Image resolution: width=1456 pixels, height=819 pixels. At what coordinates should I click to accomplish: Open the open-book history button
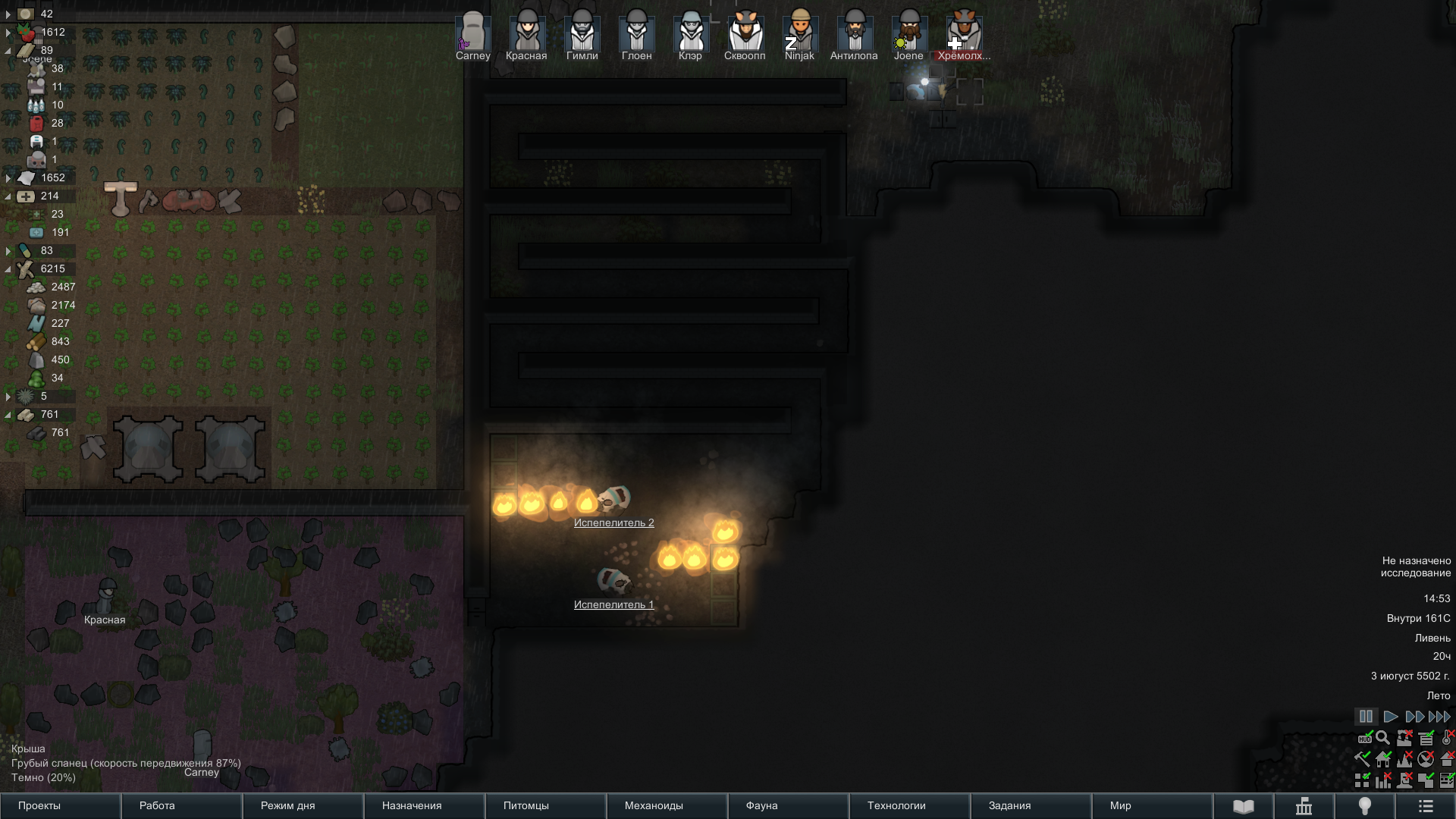tap(1243, 806)
